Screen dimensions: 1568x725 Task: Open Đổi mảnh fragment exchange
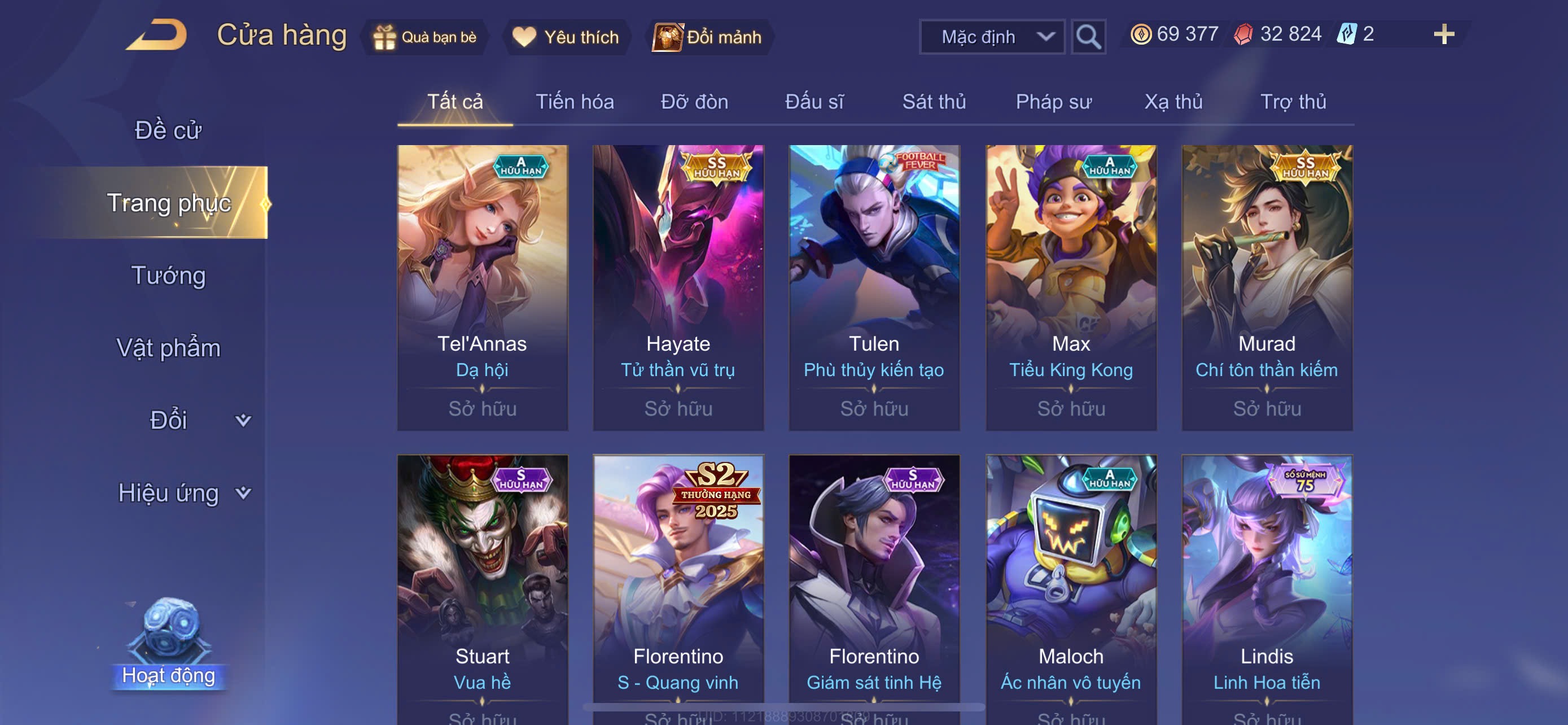pos(708,37)
